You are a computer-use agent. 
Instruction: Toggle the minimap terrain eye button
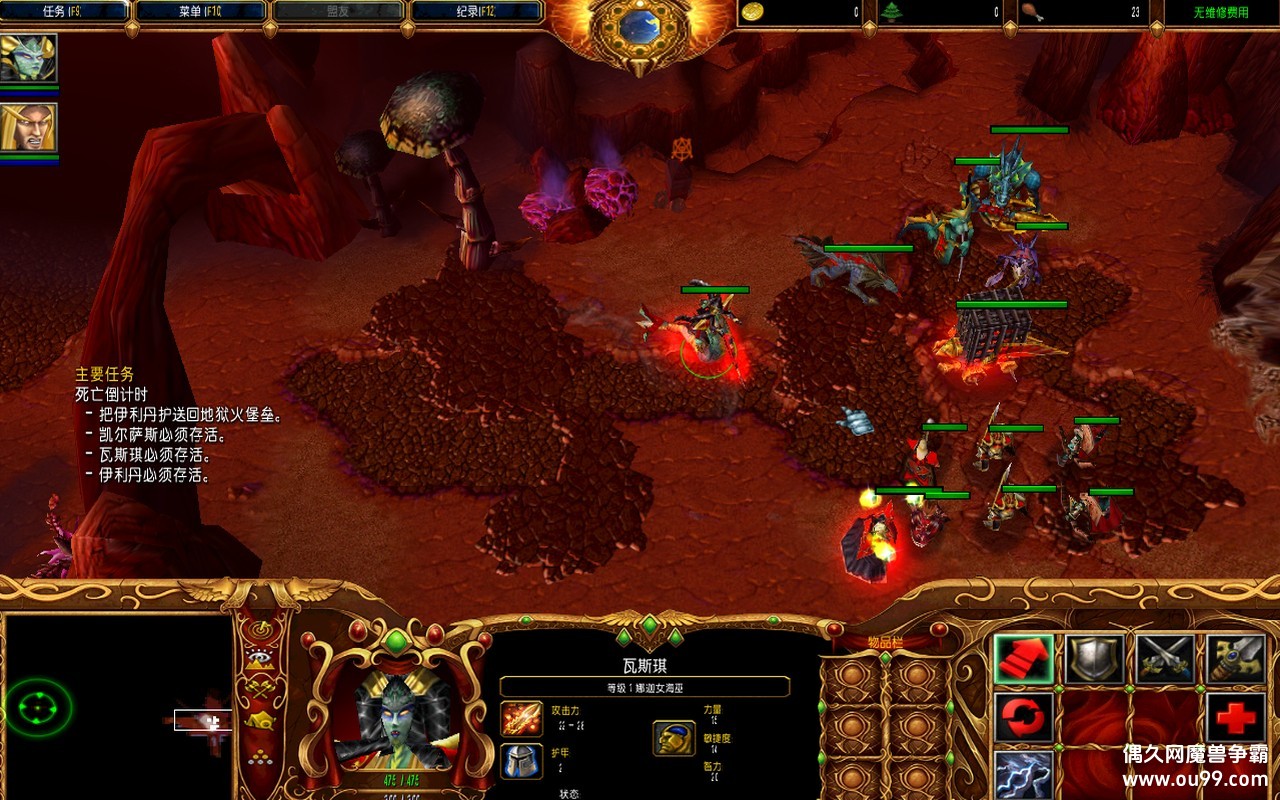[262, 658]
